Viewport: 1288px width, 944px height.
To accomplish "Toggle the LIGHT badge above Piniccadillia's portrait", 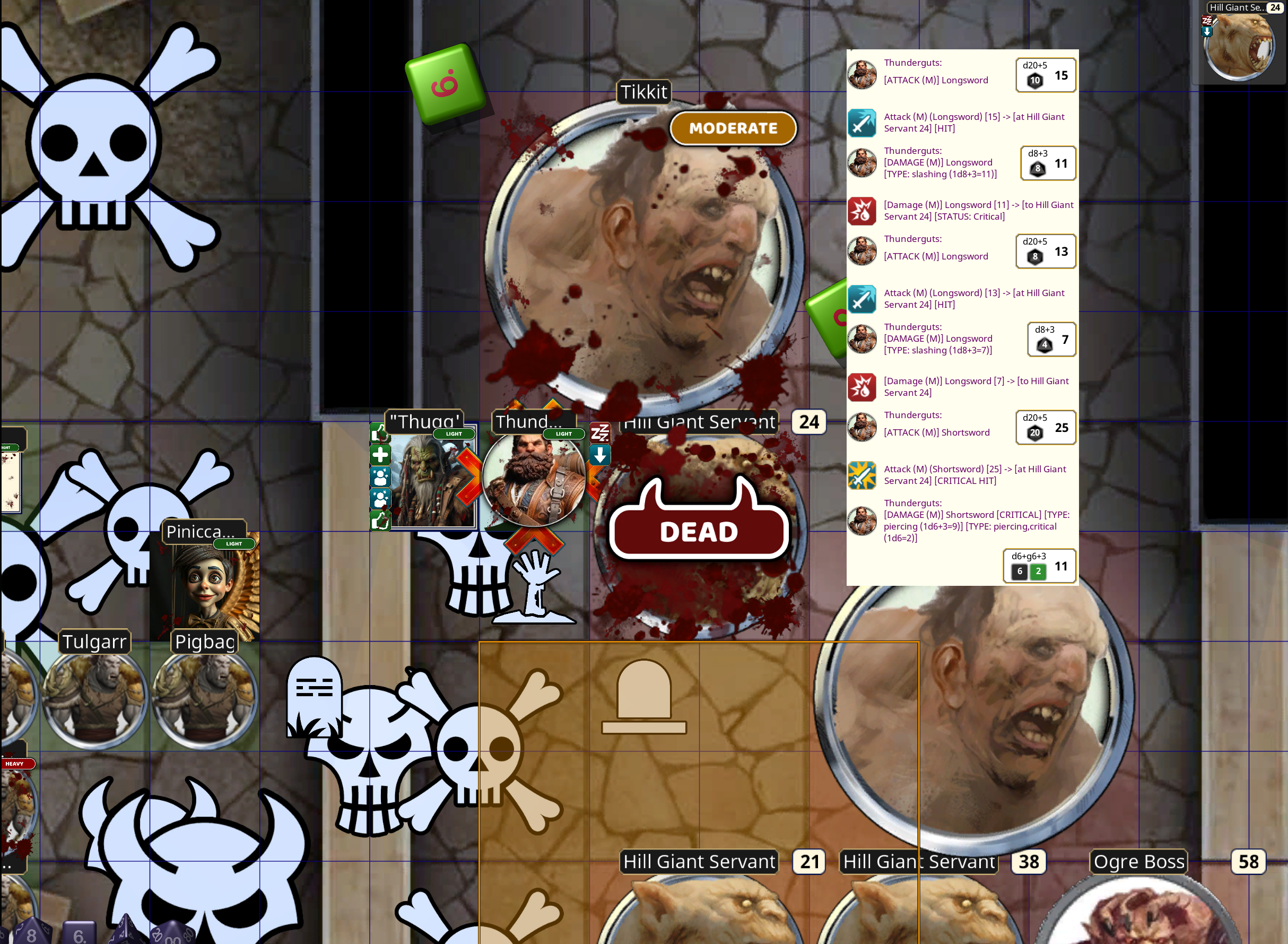I will [x=235, y=543].
